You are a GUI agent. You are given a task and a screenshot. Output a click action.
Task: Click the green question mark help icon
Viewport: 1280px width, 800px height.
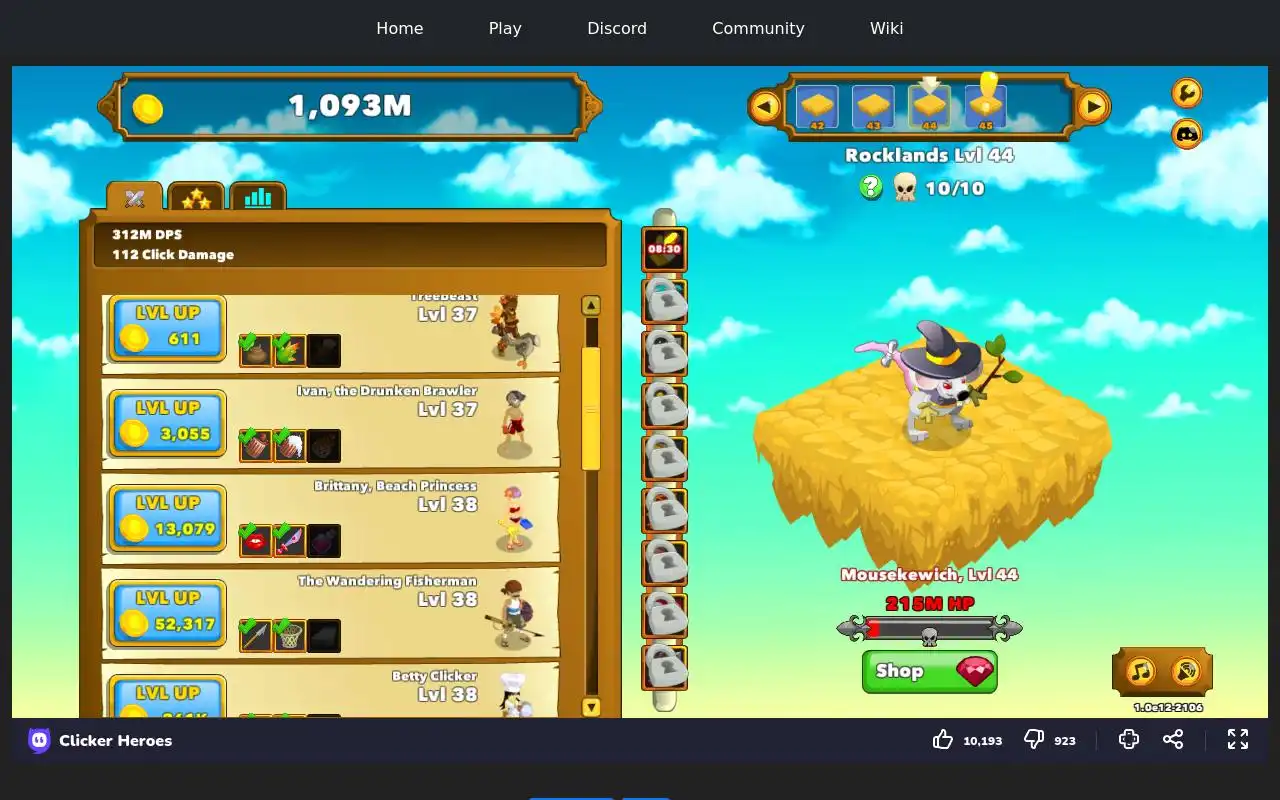(x=871, y=187)
